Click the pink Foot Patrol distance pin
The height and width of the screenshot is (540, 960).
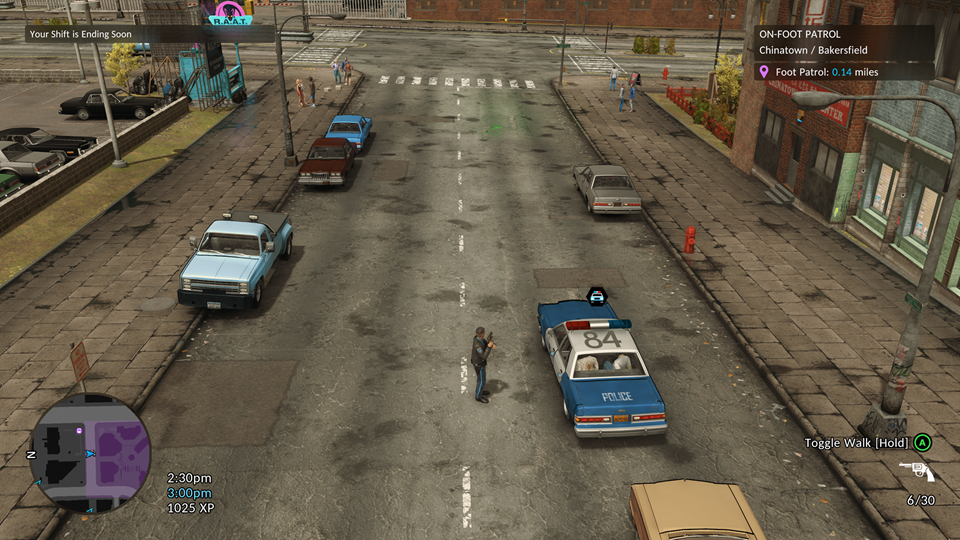pos(764,72)
